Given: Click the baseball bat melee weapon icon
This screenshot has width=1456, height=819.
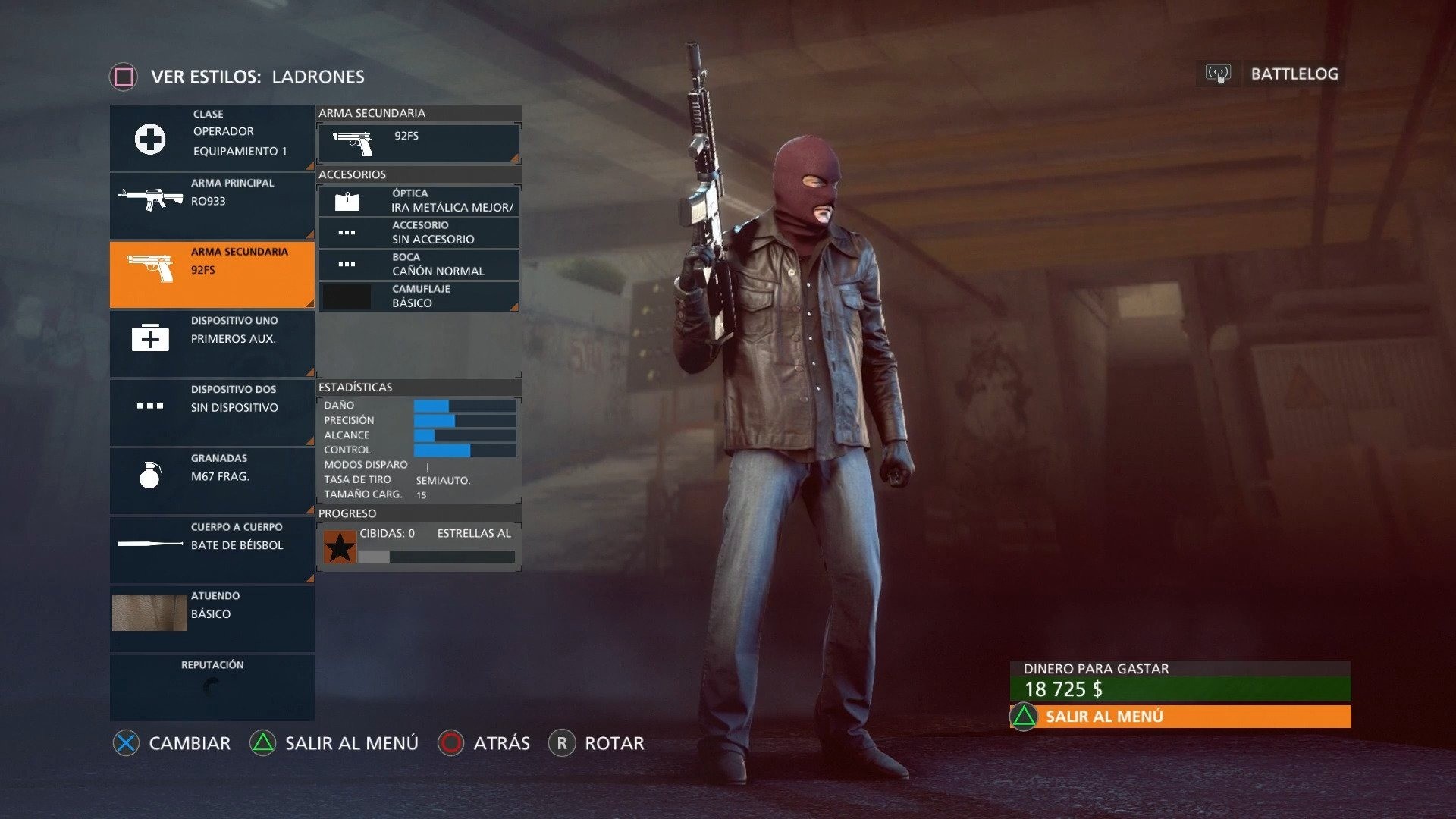Looking at the screenshot, I should point(149,543).
